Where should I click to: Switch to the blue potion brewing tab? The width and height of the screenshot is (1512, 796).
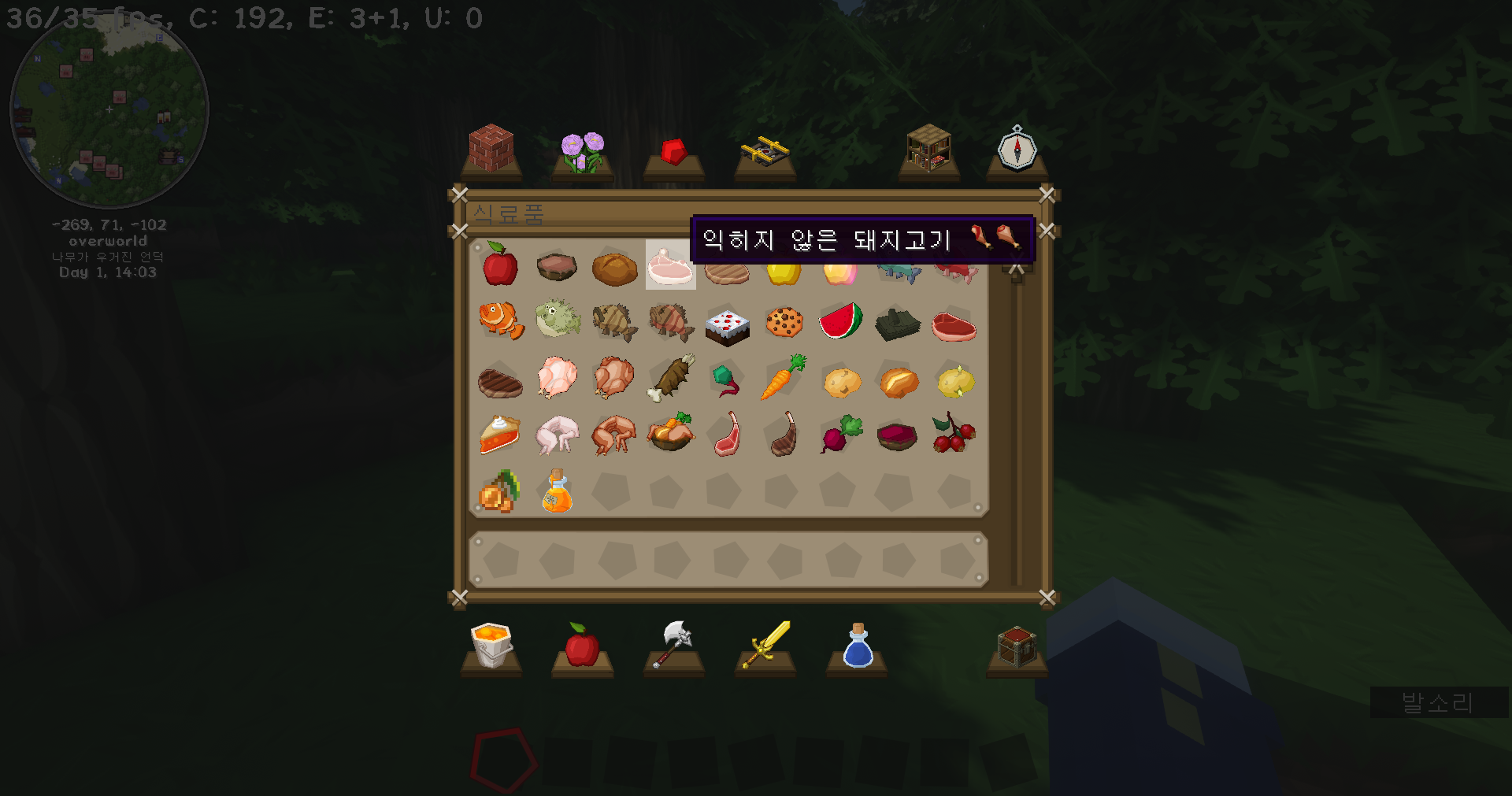(857, 646)
